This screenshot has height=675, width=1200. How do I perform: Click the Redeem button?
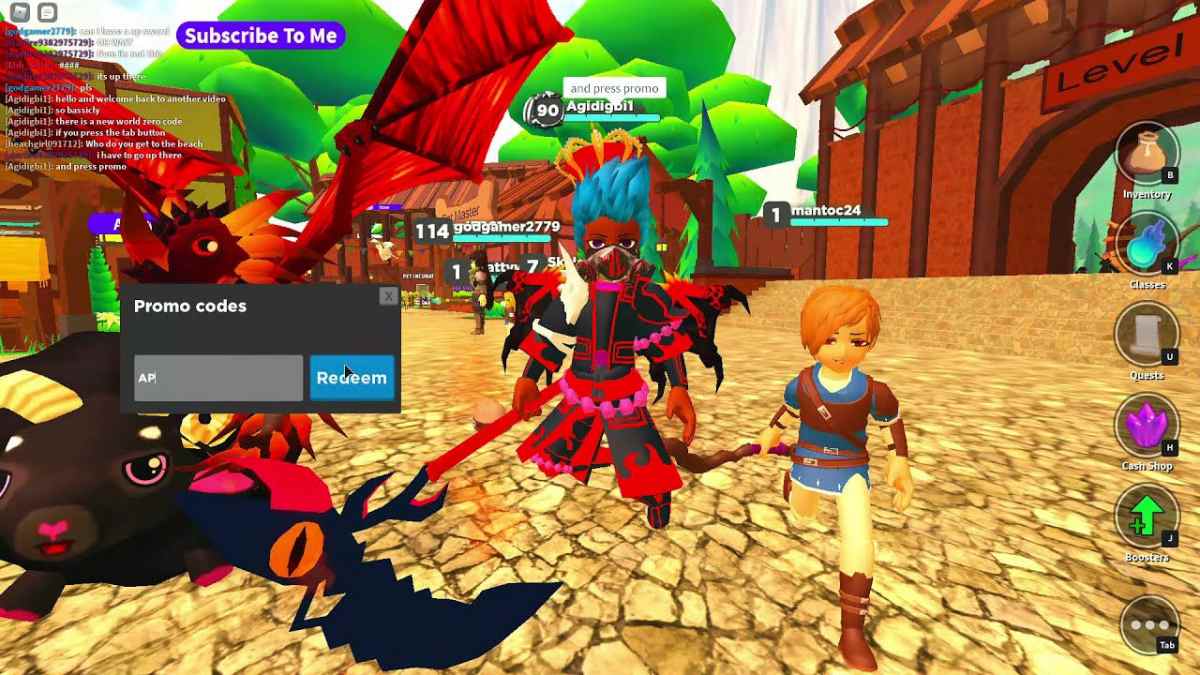tap(351, 378)
